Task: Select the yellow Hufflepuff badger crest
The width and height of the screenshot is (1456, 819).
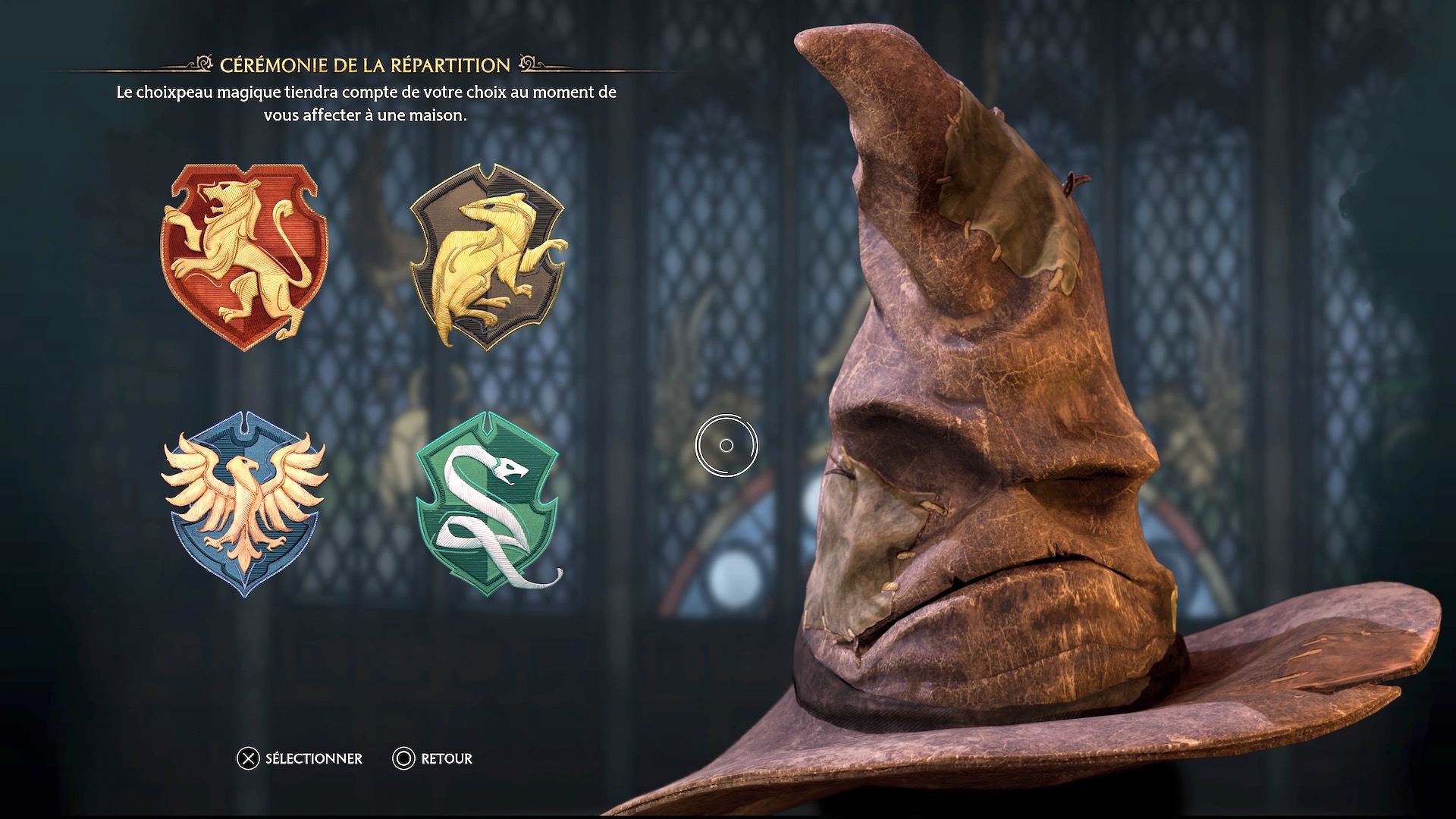Action: [488, 256]
